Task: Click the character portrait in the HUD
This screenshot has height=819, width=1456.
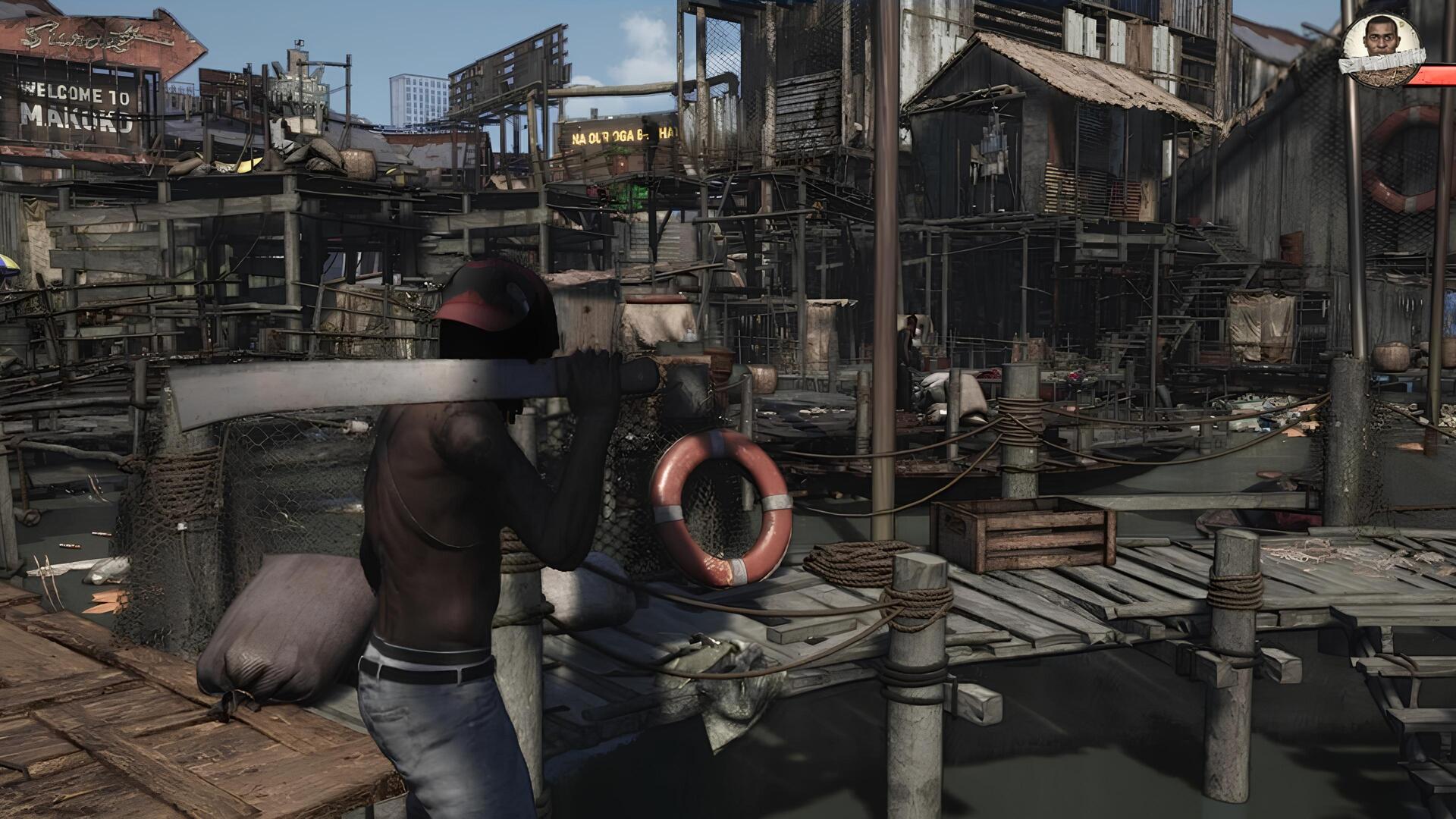Action: pyautogui.click(x=1380, y=42)
